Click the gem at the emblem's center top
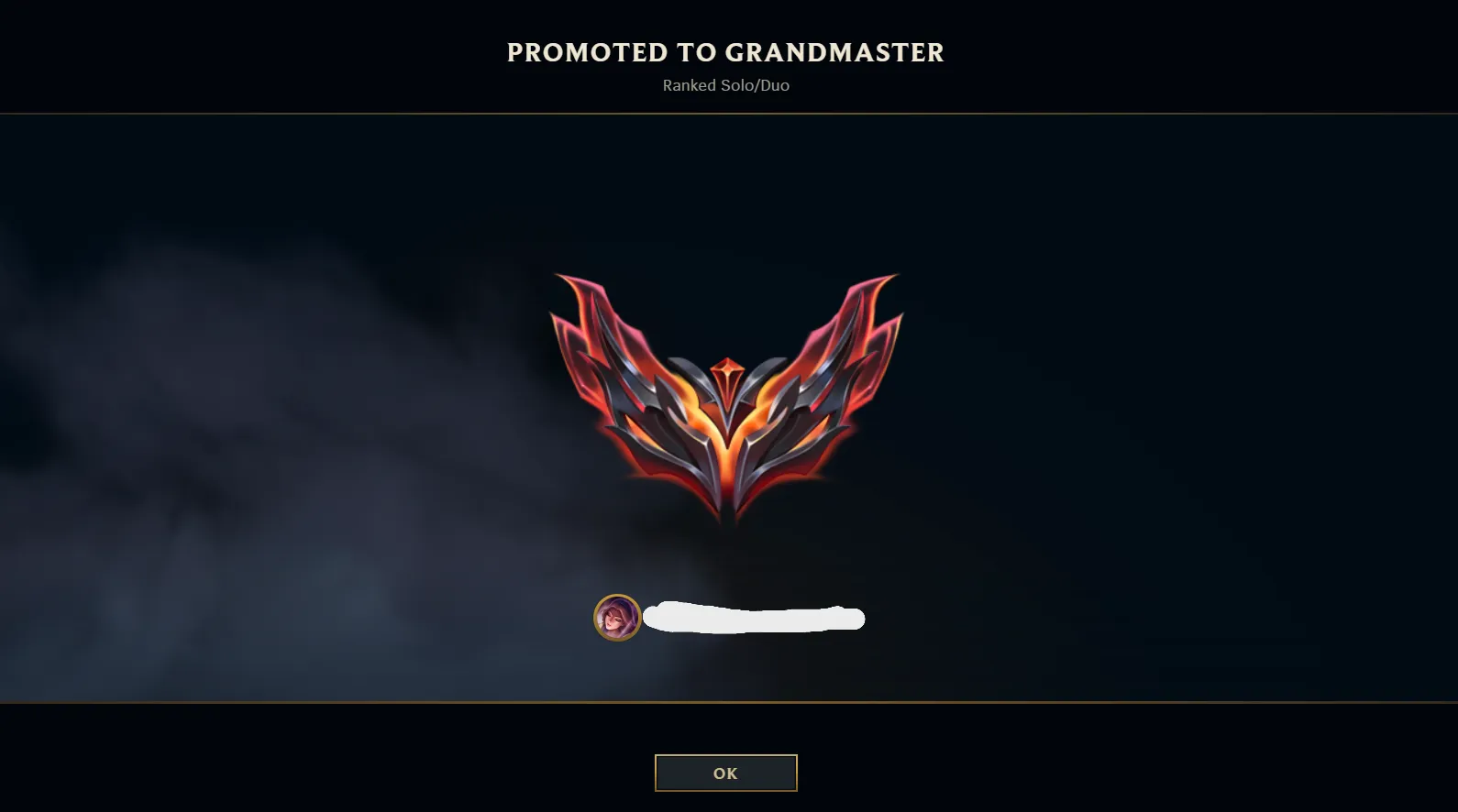 click(726, 367)
